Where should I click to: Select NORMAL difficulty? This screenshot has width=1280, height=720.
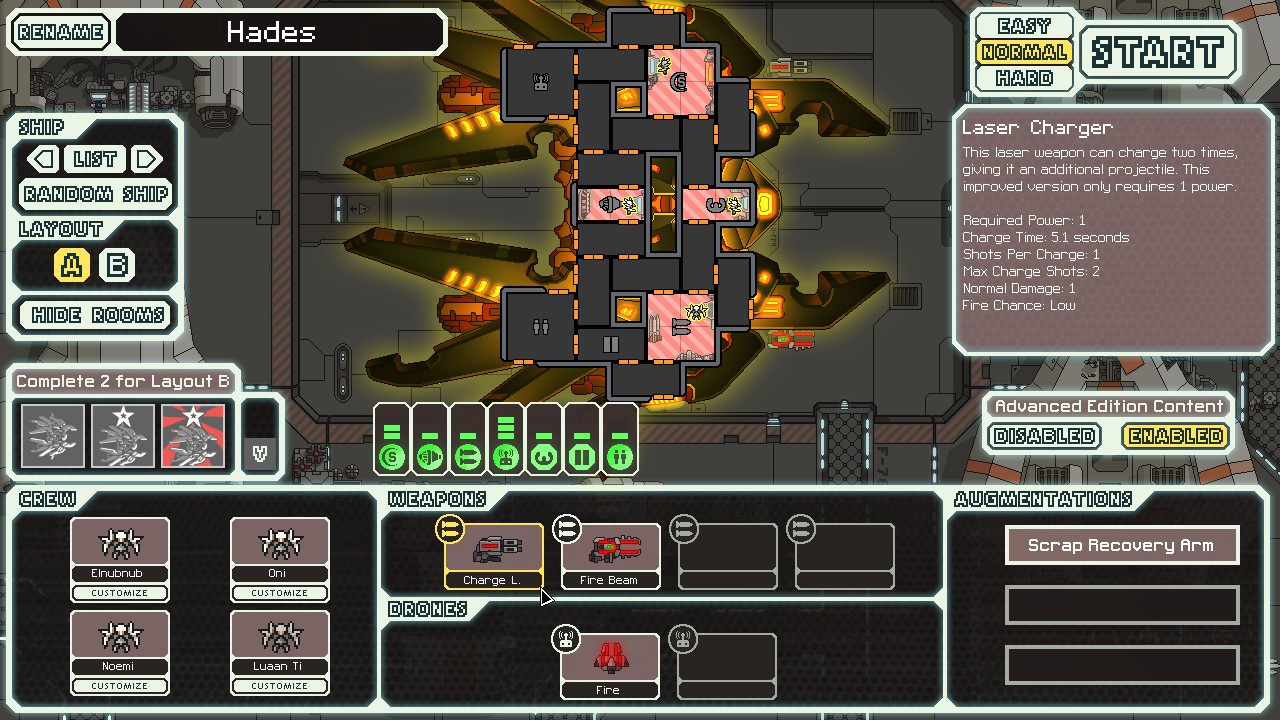(1024, 52)
